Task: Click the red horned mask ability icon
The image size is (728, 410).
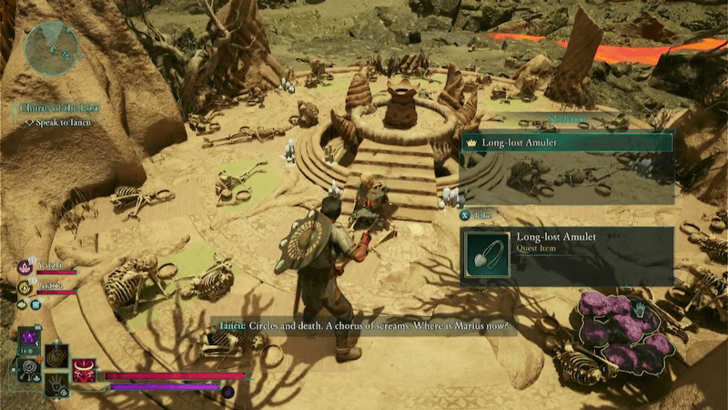Action: (x=84, y=370)
